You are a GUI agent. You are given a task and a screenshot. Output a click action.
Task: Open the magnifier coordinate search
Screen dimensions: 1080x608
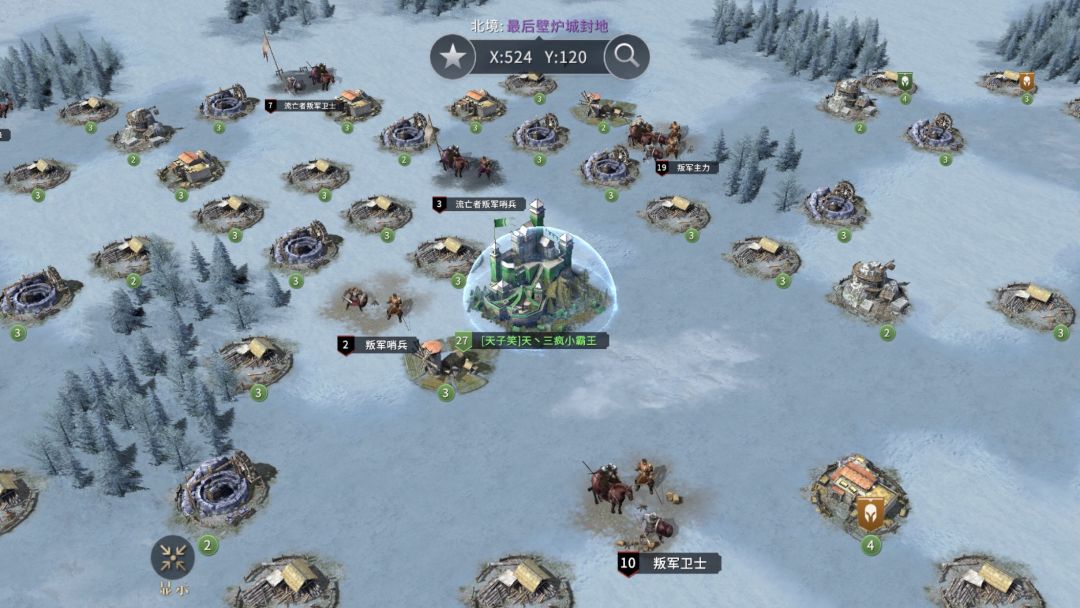tap(627, 57)
